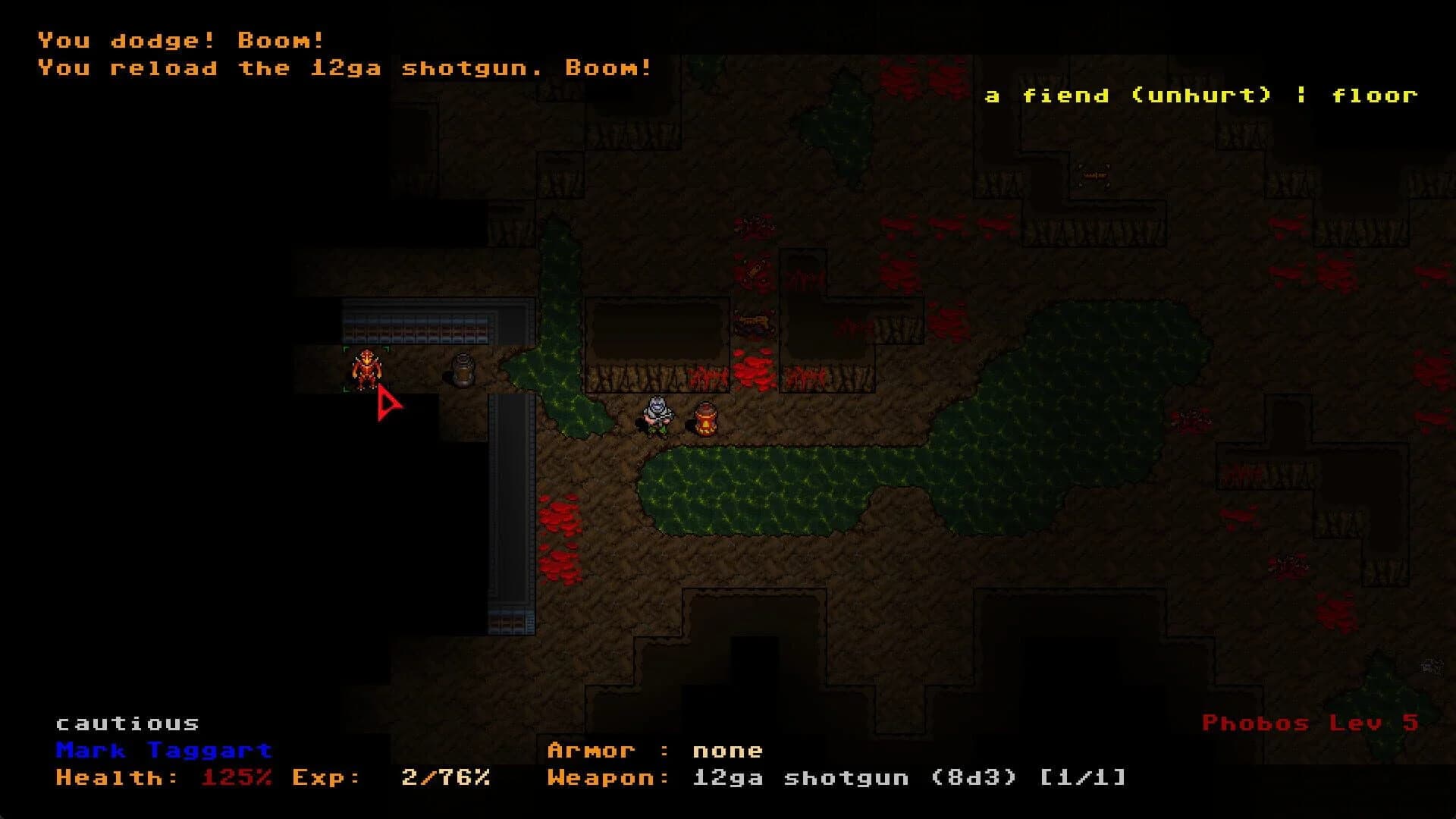Click the metal barrel beside the fiend
1456x819 pixels.
coord(463,372)
